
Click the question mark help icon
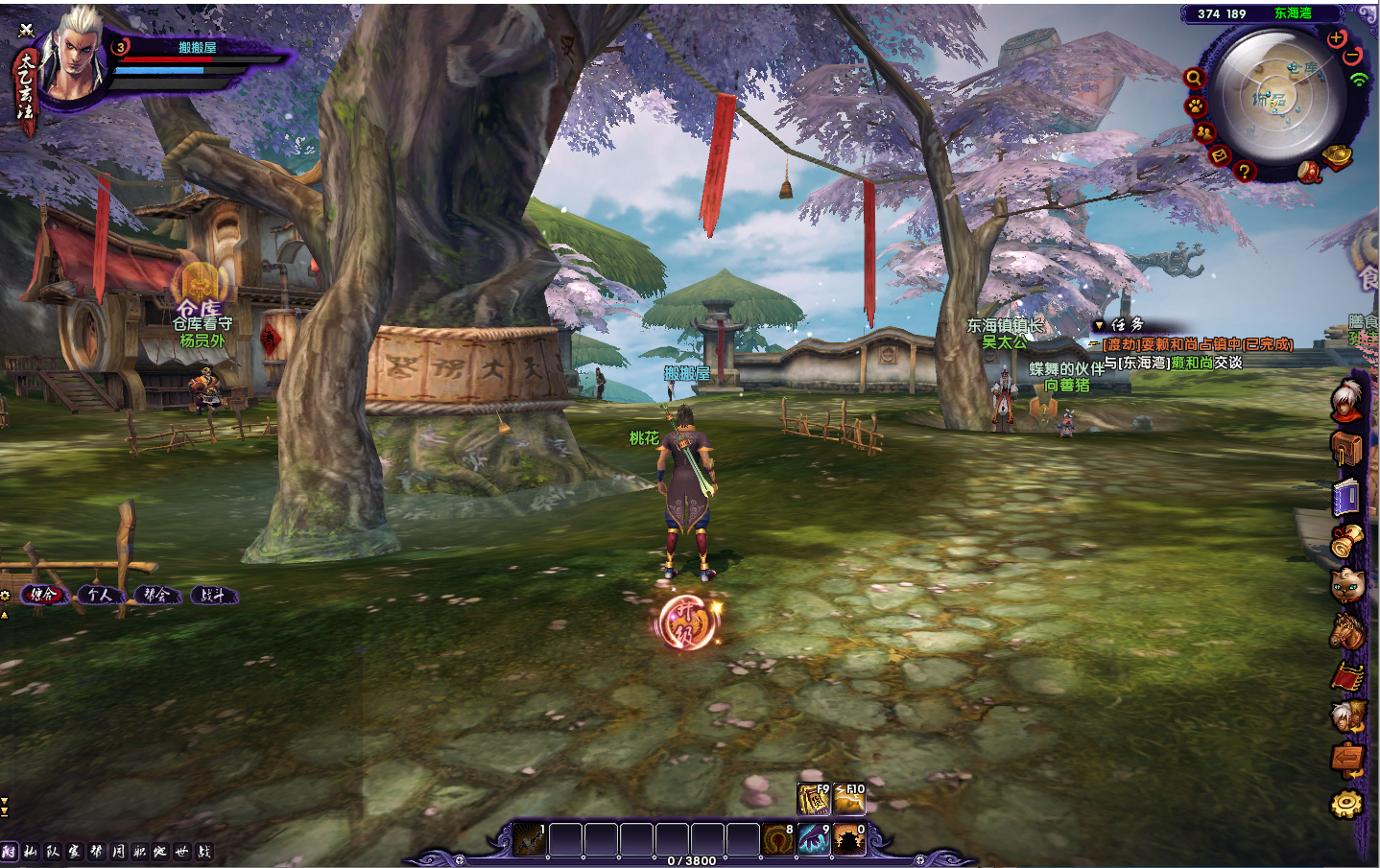click(1245, 171)
